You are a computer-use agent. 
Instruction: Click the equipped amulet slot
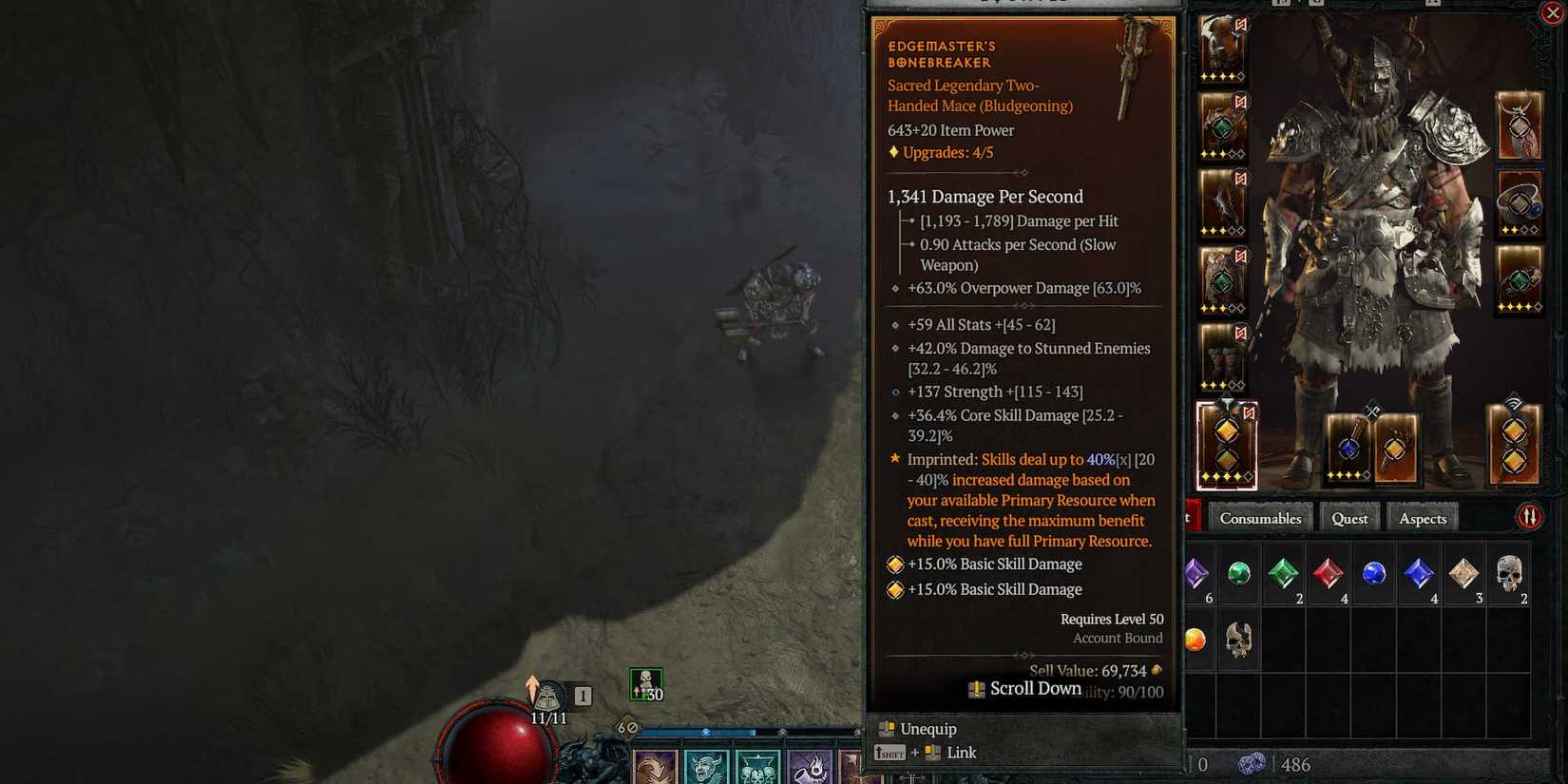(x=1518, y=124)
